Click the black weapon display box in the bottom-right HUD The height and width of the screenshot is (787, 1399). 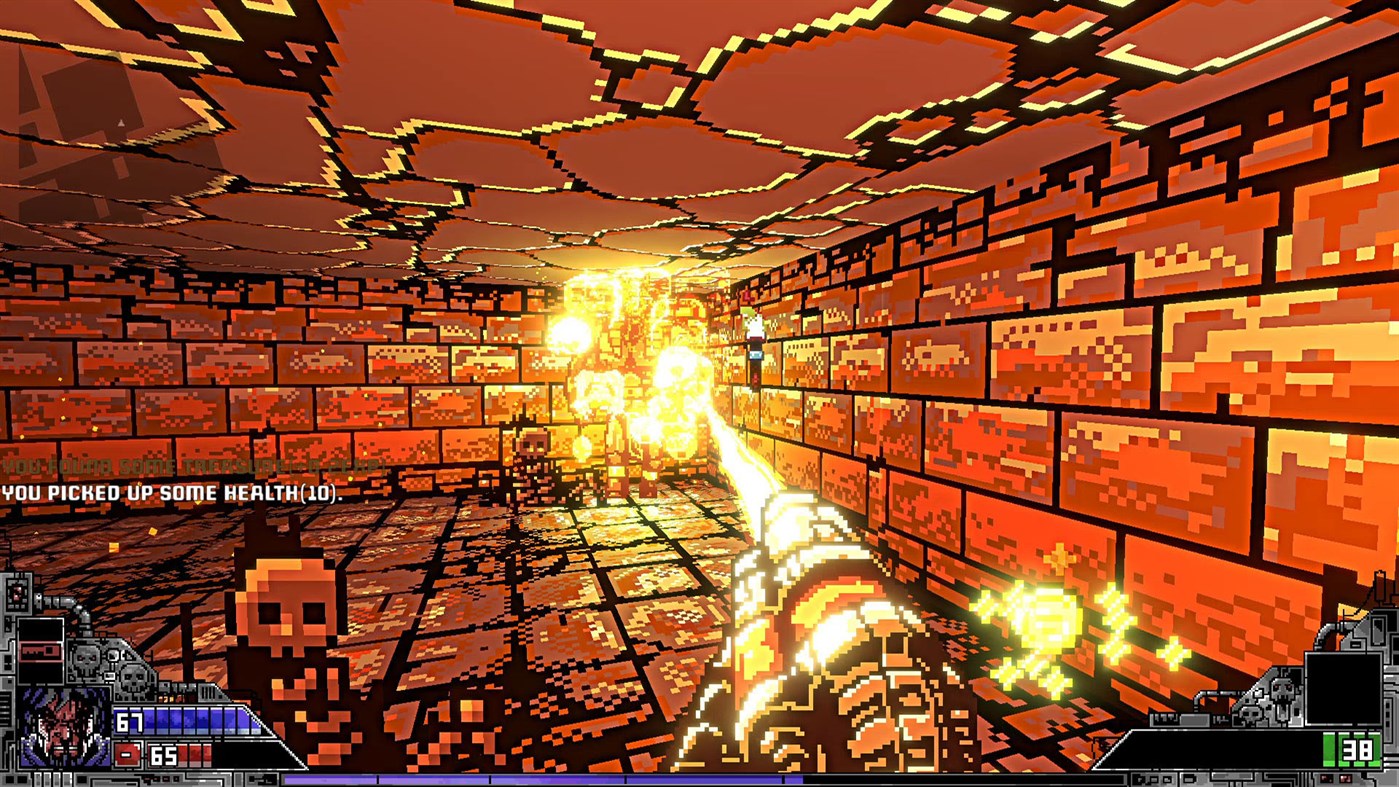(x=1342, y=690)
